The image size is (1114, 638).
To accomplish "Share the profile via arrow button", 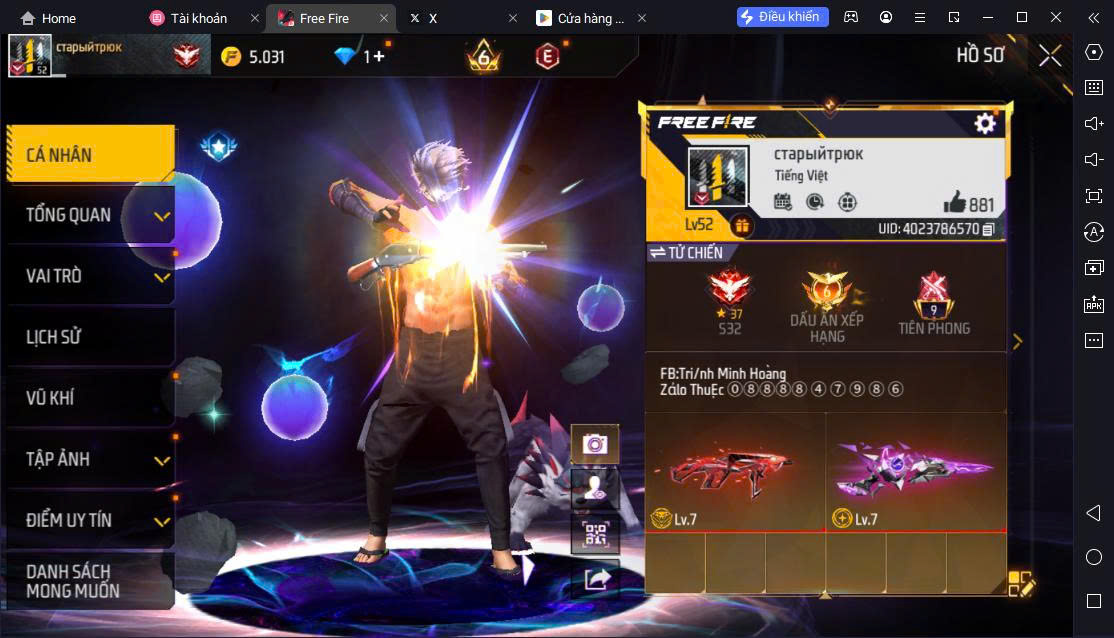I will 595,579.
